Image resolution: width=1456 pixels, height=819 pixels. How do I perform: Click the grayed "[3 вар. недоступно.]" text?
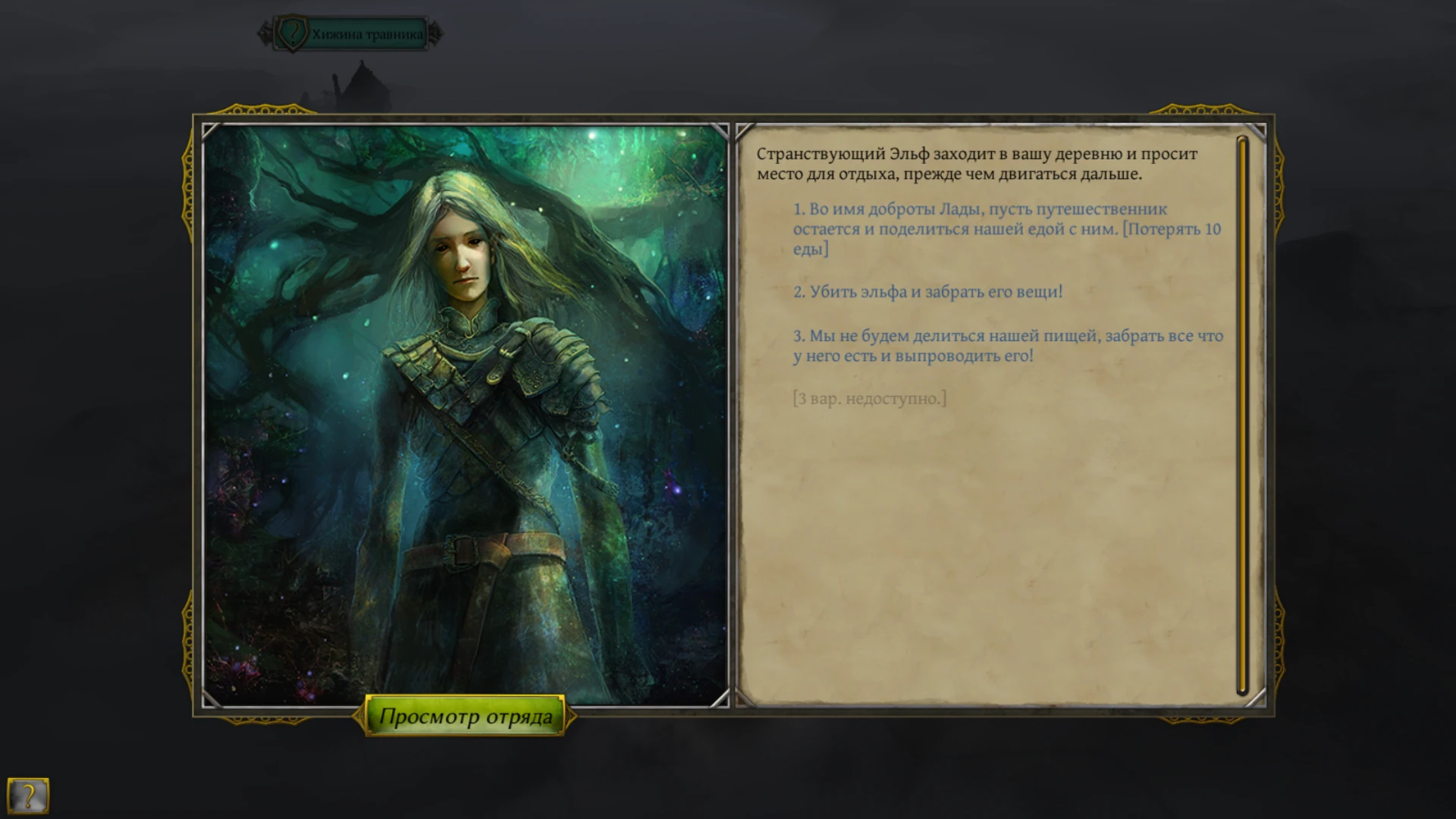pyautogui.click(x=868, y=397)
